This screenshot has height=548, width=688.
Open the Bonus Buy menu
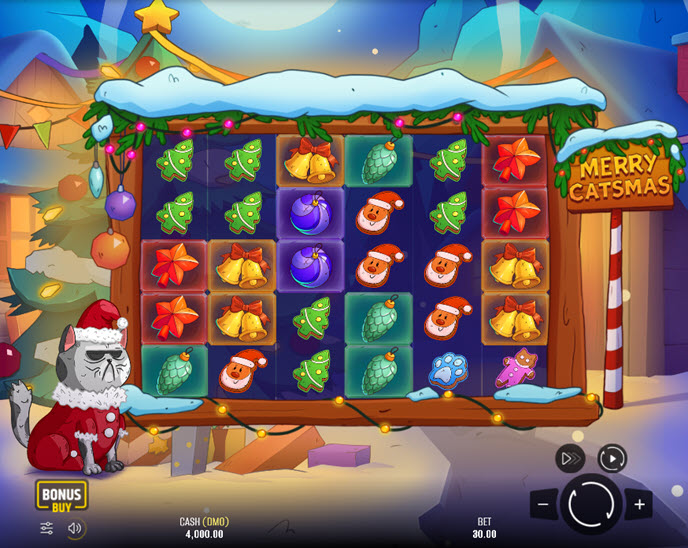click(x=62, y=495)
